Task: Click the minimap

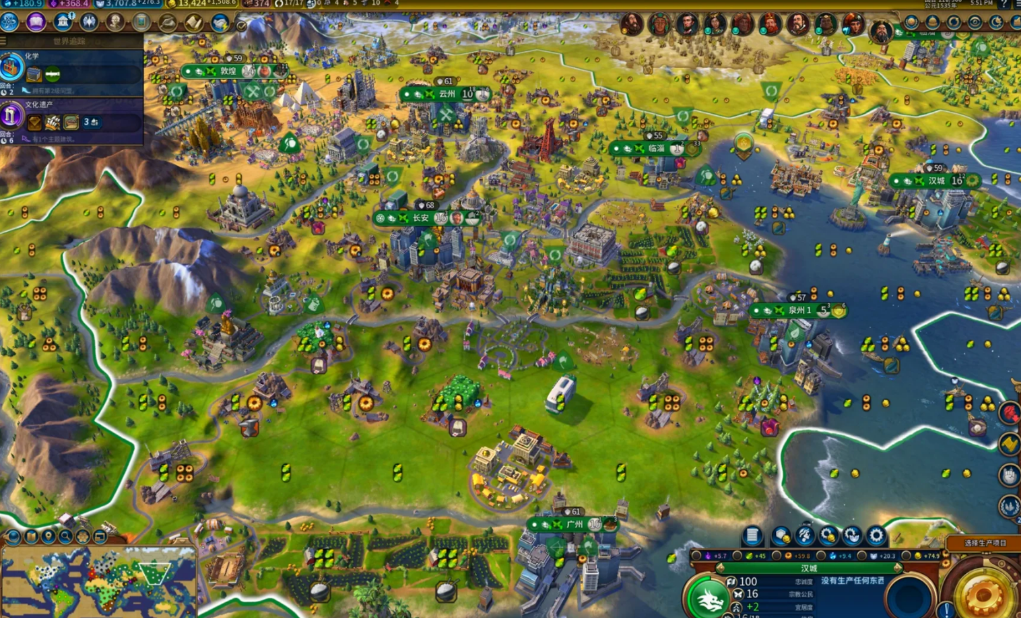Action: pyautogui.click(x=98, y=578)
